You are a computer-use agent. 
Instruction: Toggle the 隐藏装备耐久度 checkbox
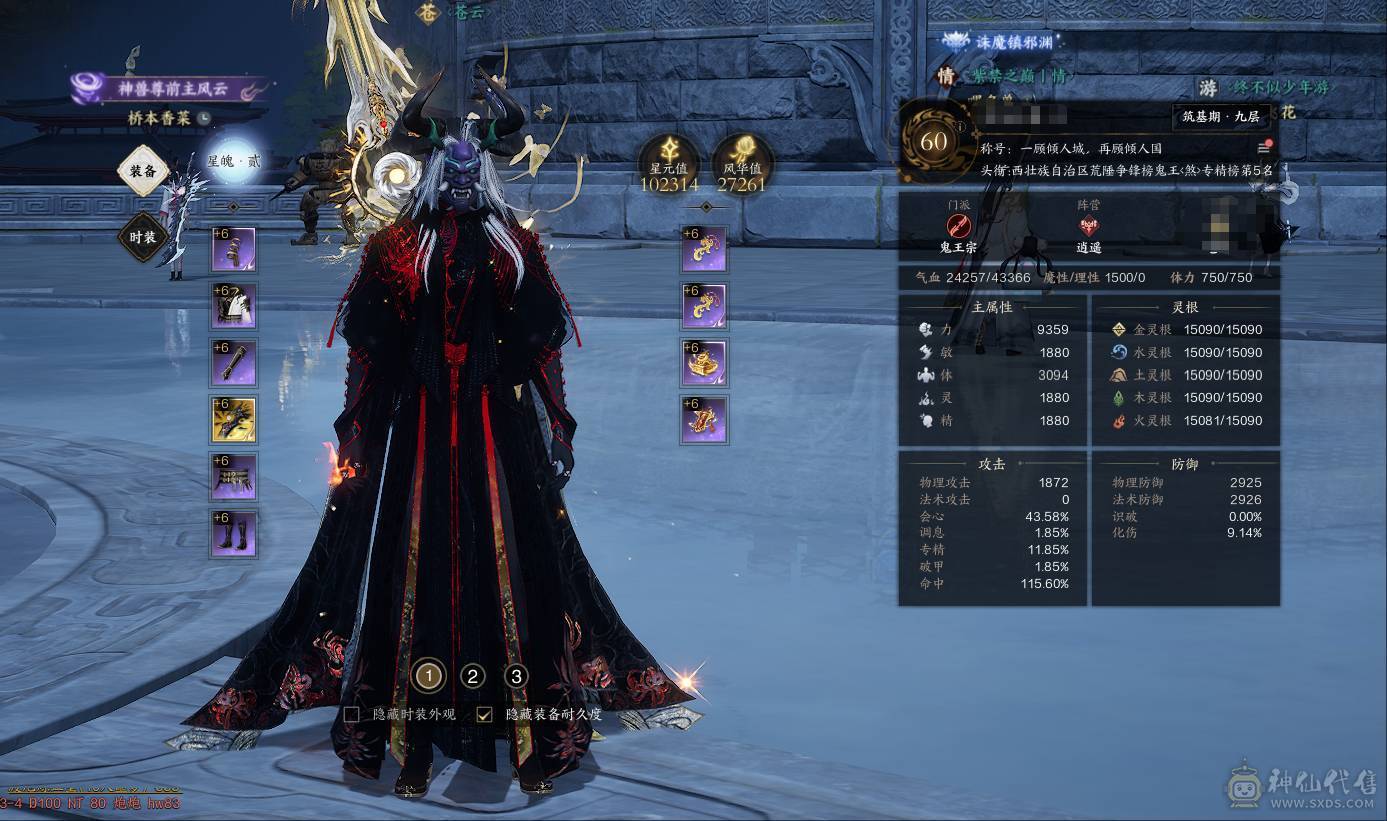coord(485,714)
